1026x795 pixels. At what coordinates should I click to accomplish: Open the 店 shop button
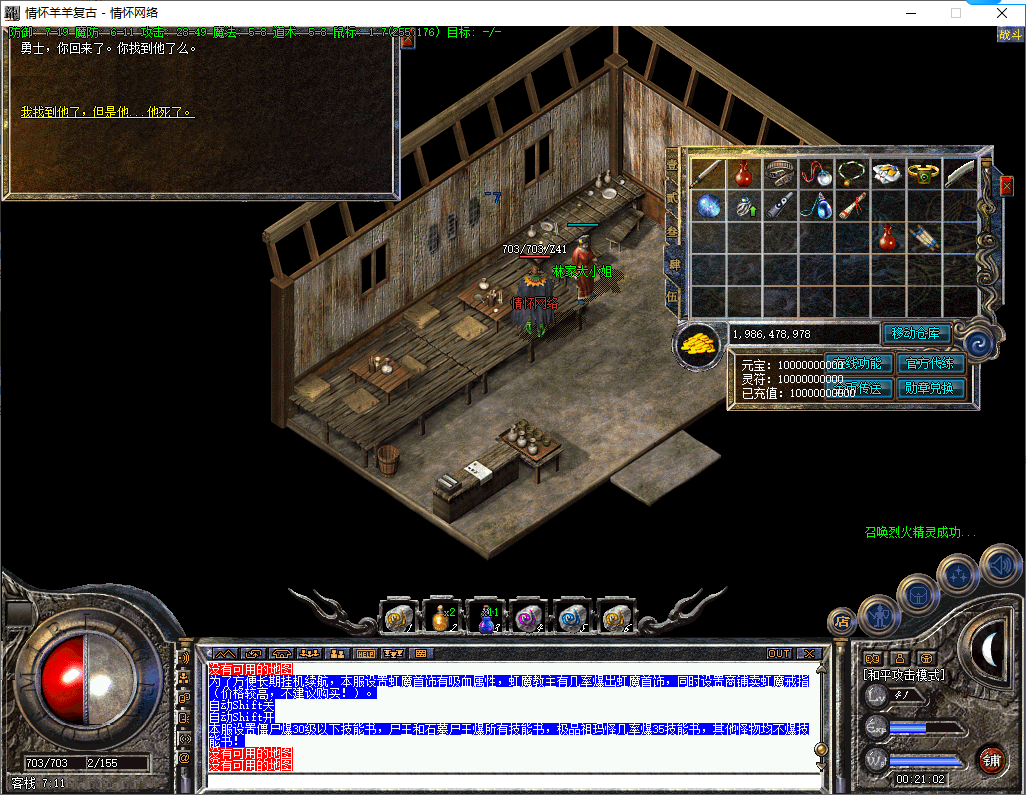[x=843, y=622]
